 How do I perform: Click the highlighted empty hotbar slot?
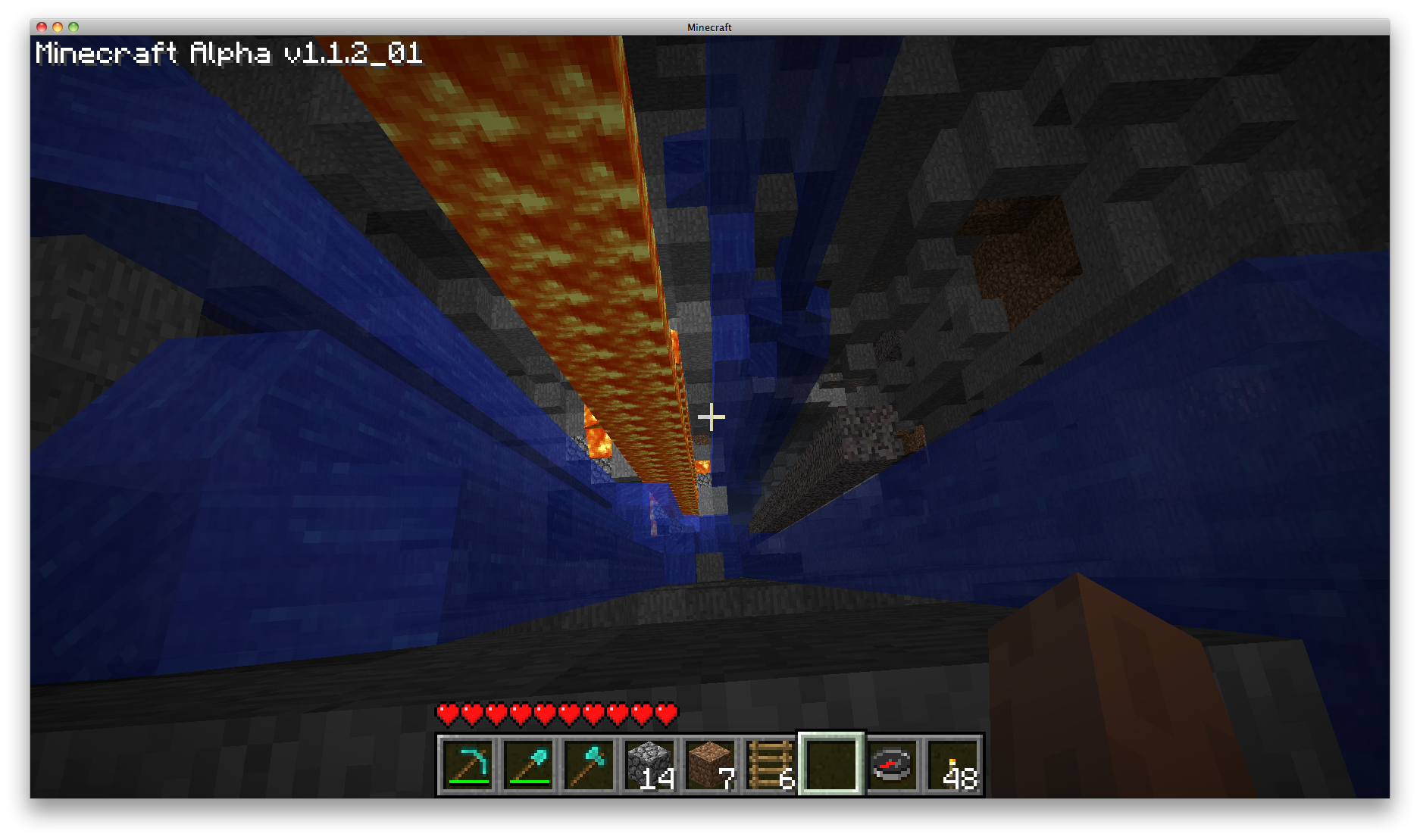pos(831,765)
